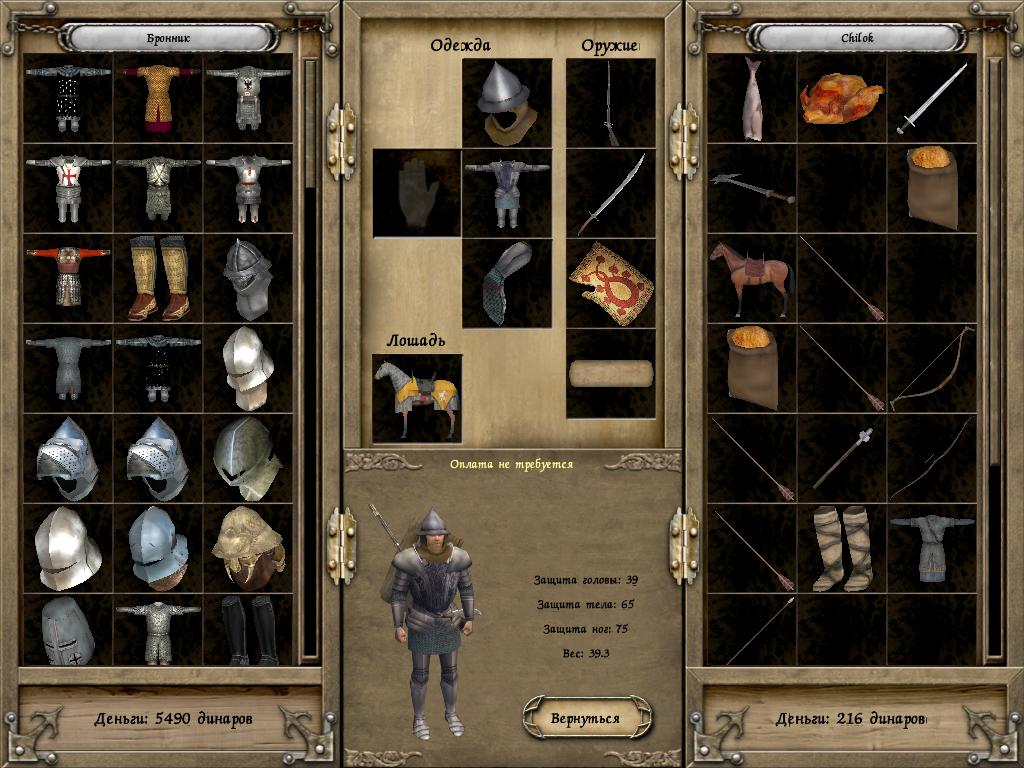Choose the yellow striped leg armor

coord(158,278)
